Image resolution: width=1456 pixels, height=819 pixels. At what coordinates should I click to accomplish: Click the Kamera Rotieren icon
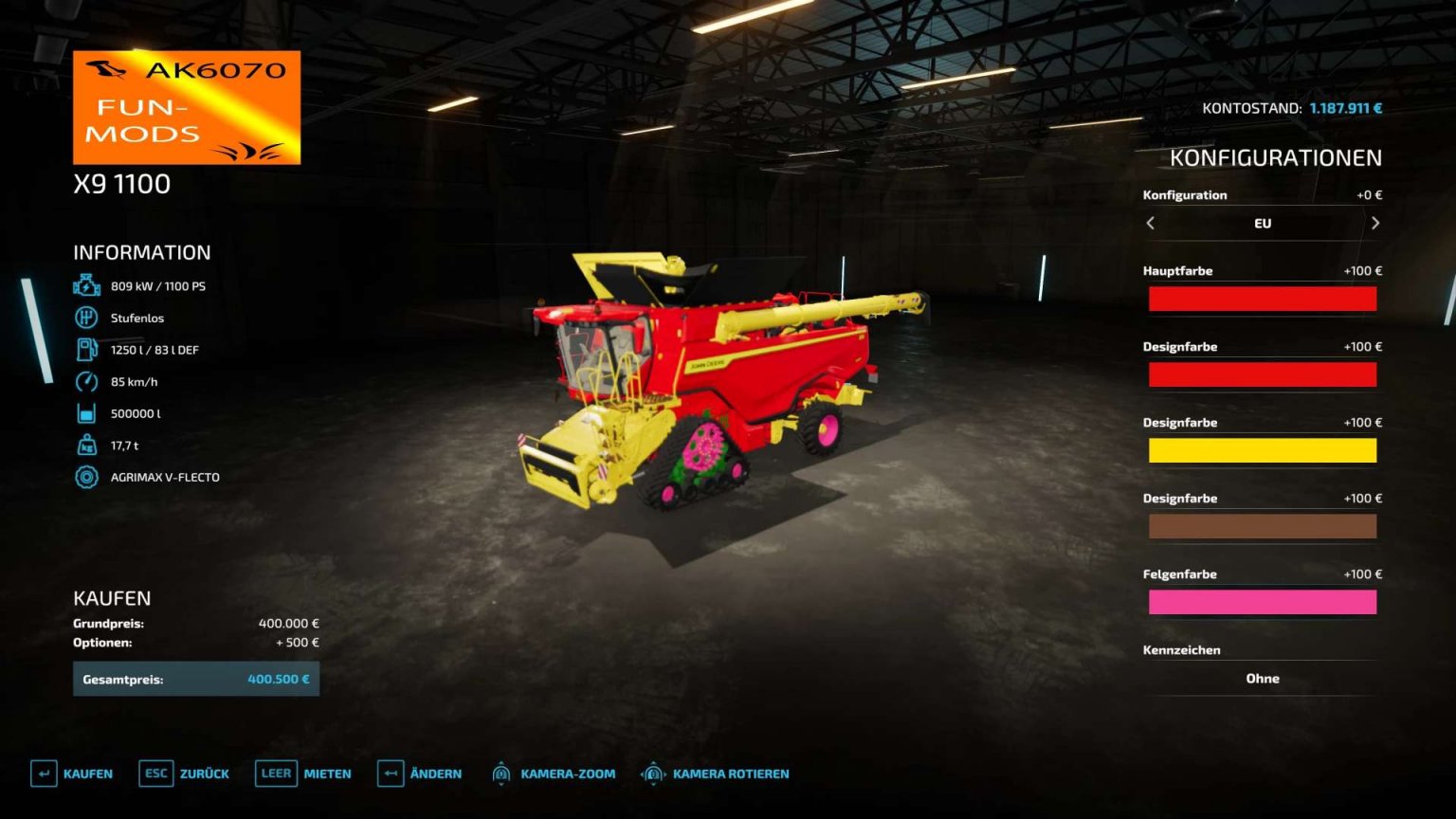point(653,773)
